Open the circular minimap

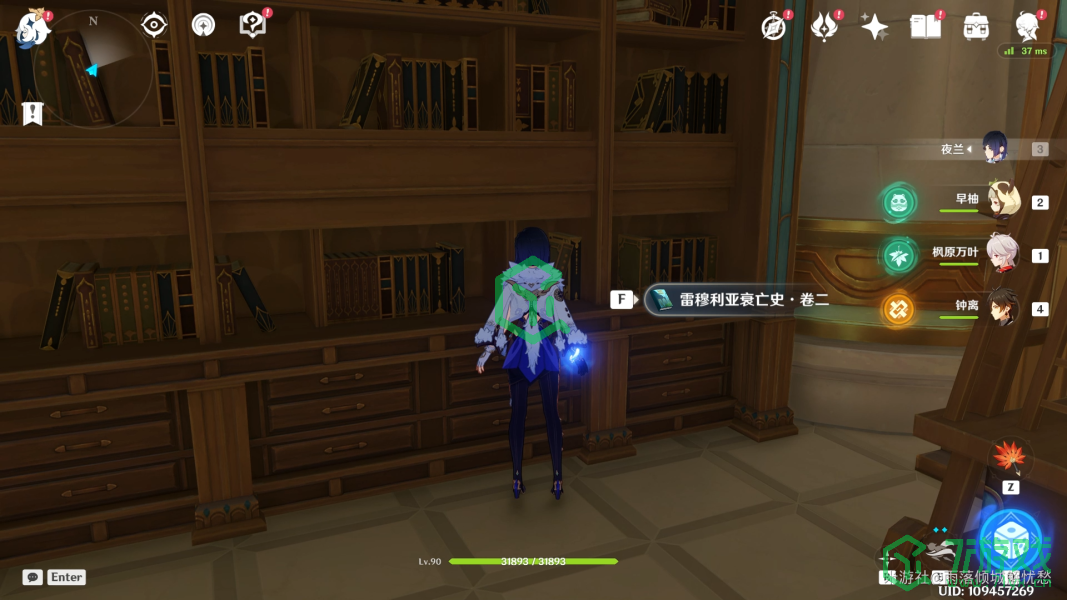(93, 69)
